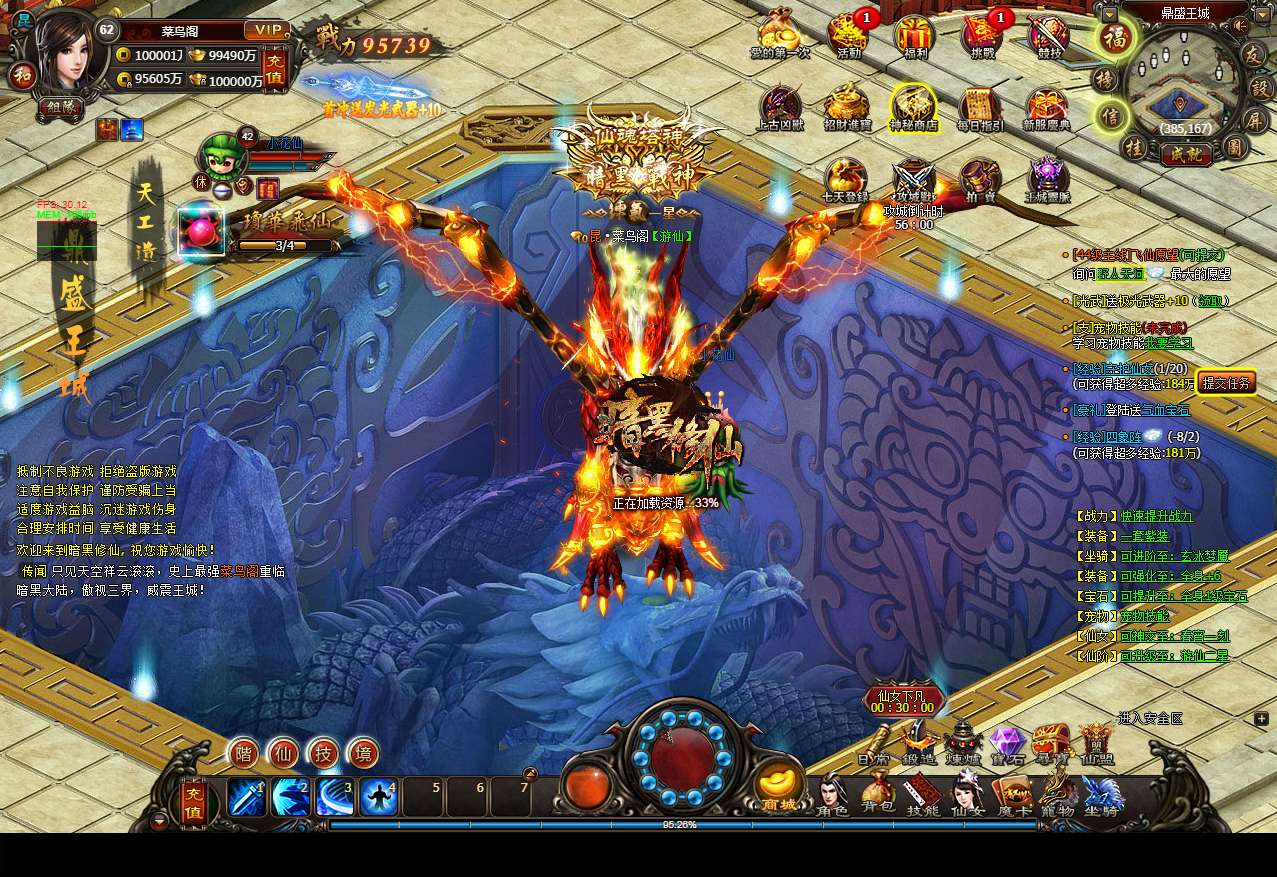Click the 提交任务 submit quest button
1277x877 pixels.
click(1226, 383)
